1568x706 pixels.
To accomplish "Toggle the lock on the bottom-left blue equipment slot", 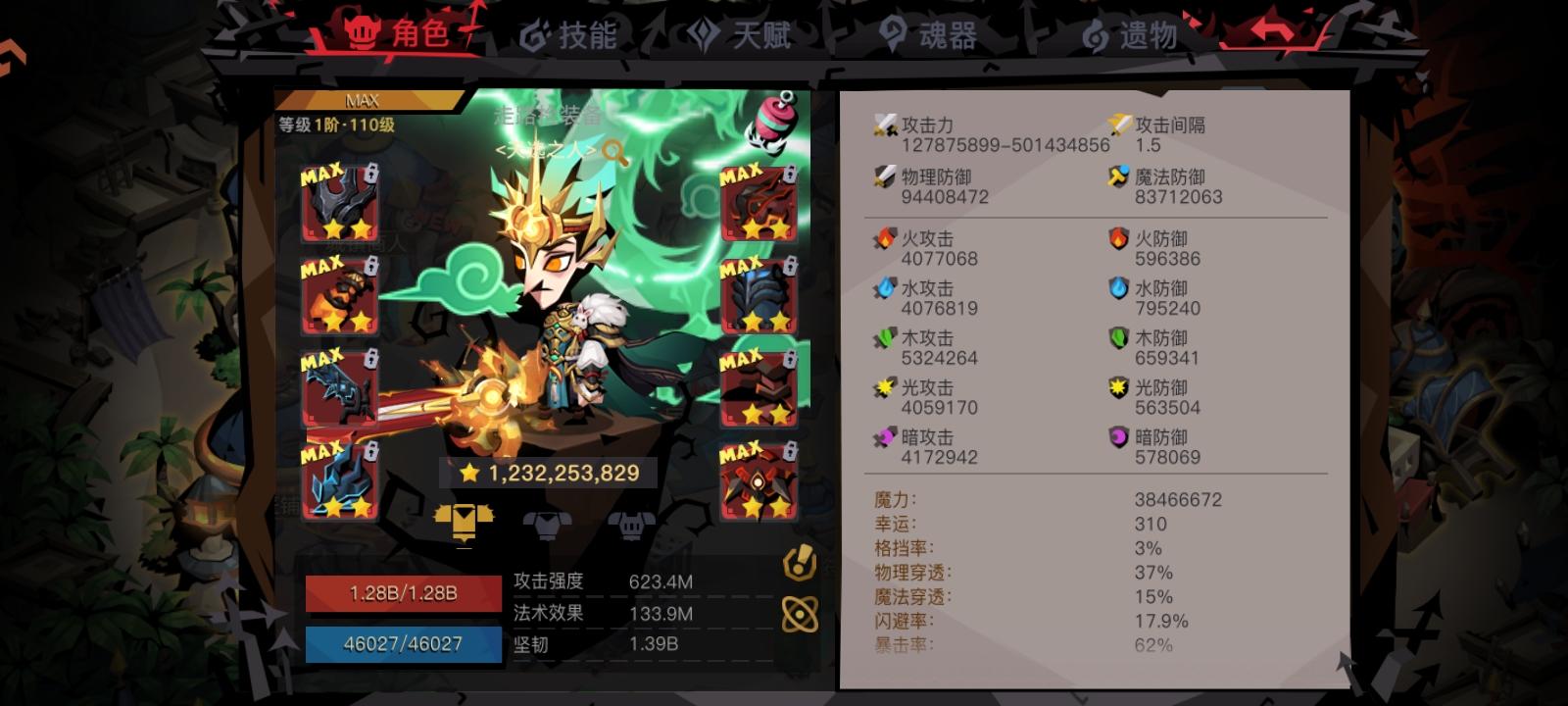I will coord(372,452).
